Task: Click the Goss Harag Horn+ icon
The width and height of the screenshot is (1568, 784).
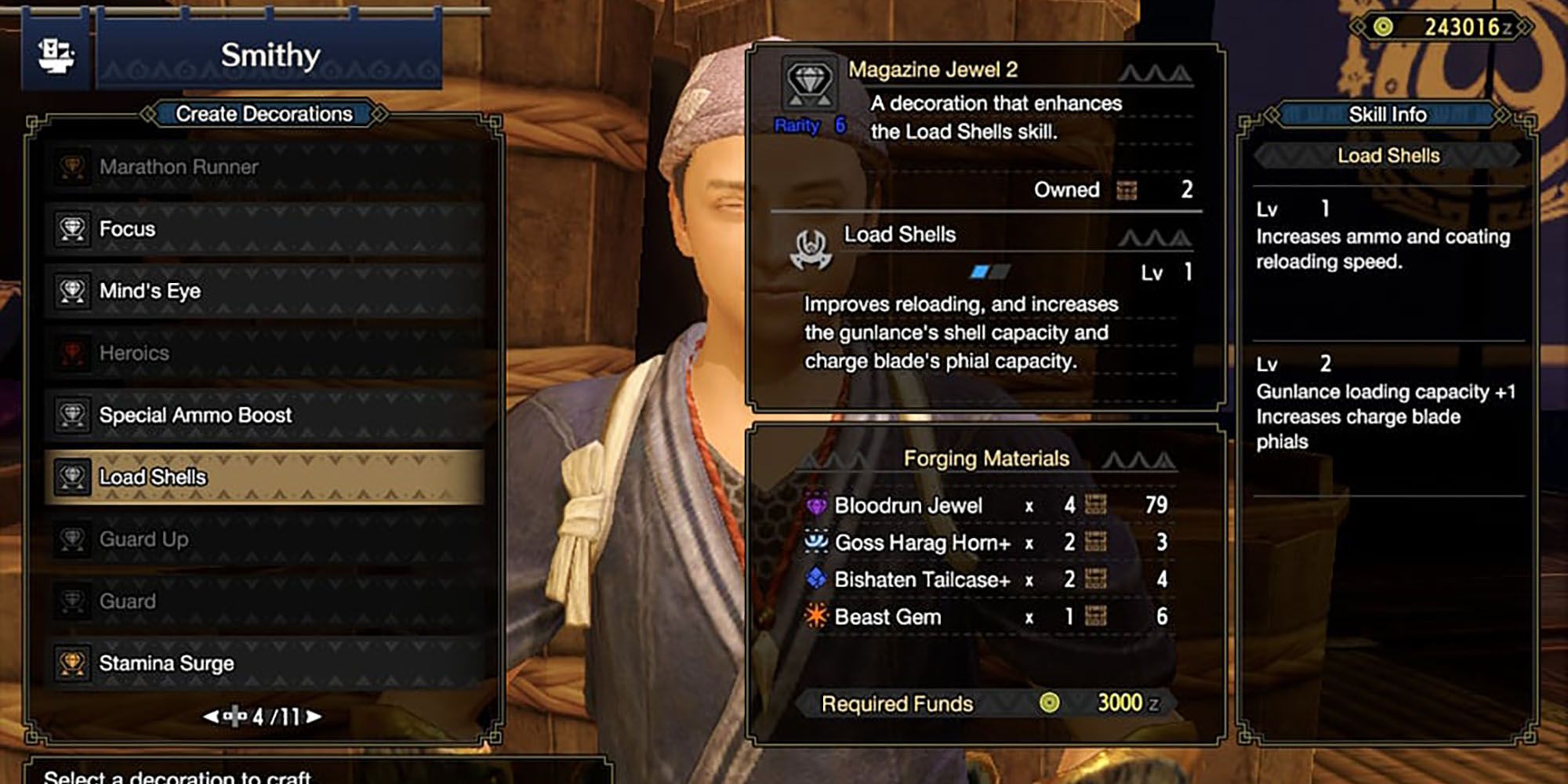Action: tap(815, 542)
